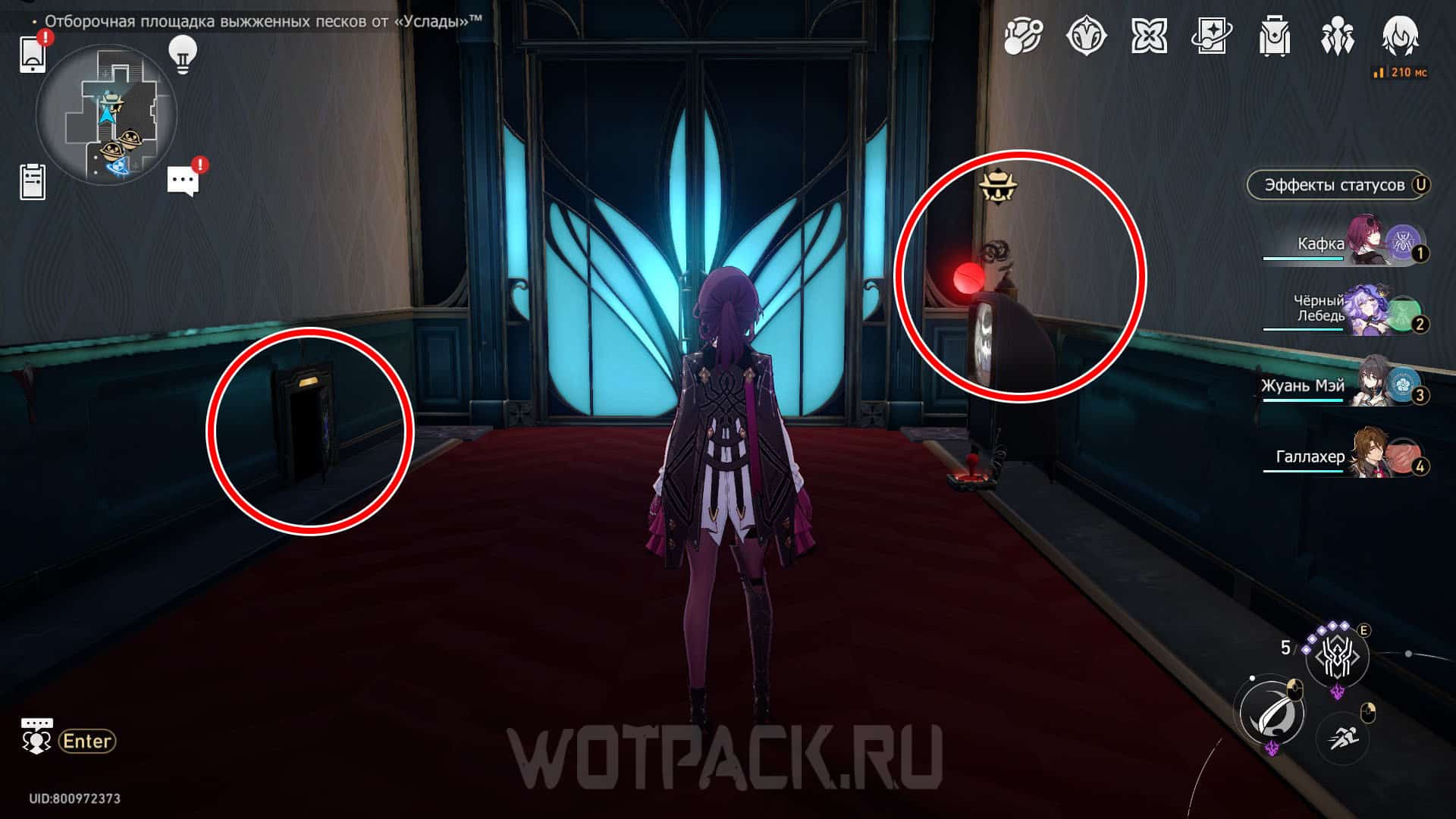Open the chat message bubble
1456x819 pixels.
coord(183,181)
